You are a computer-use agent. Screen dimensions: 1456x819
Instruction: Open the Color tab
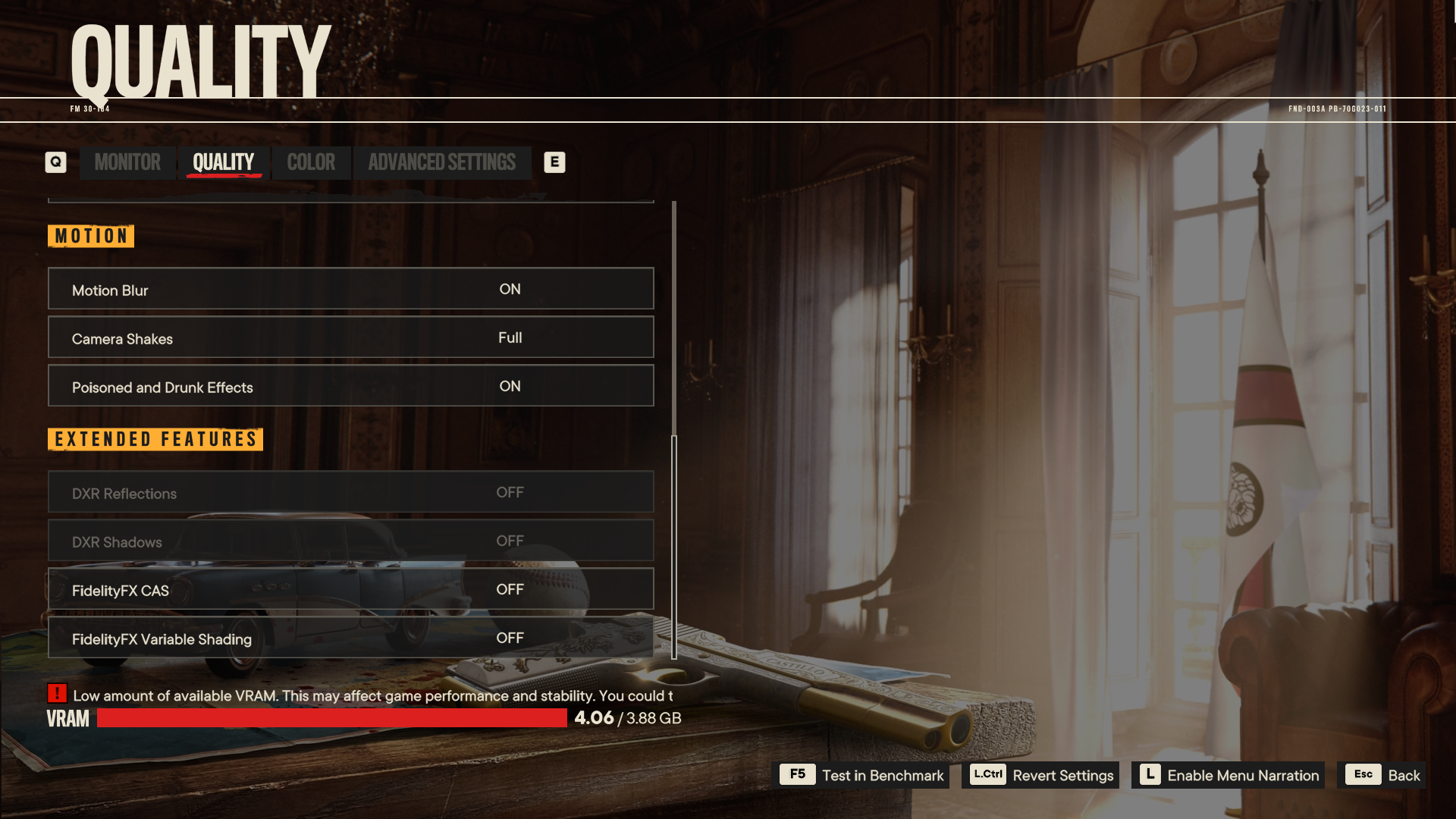click(311, 162)
